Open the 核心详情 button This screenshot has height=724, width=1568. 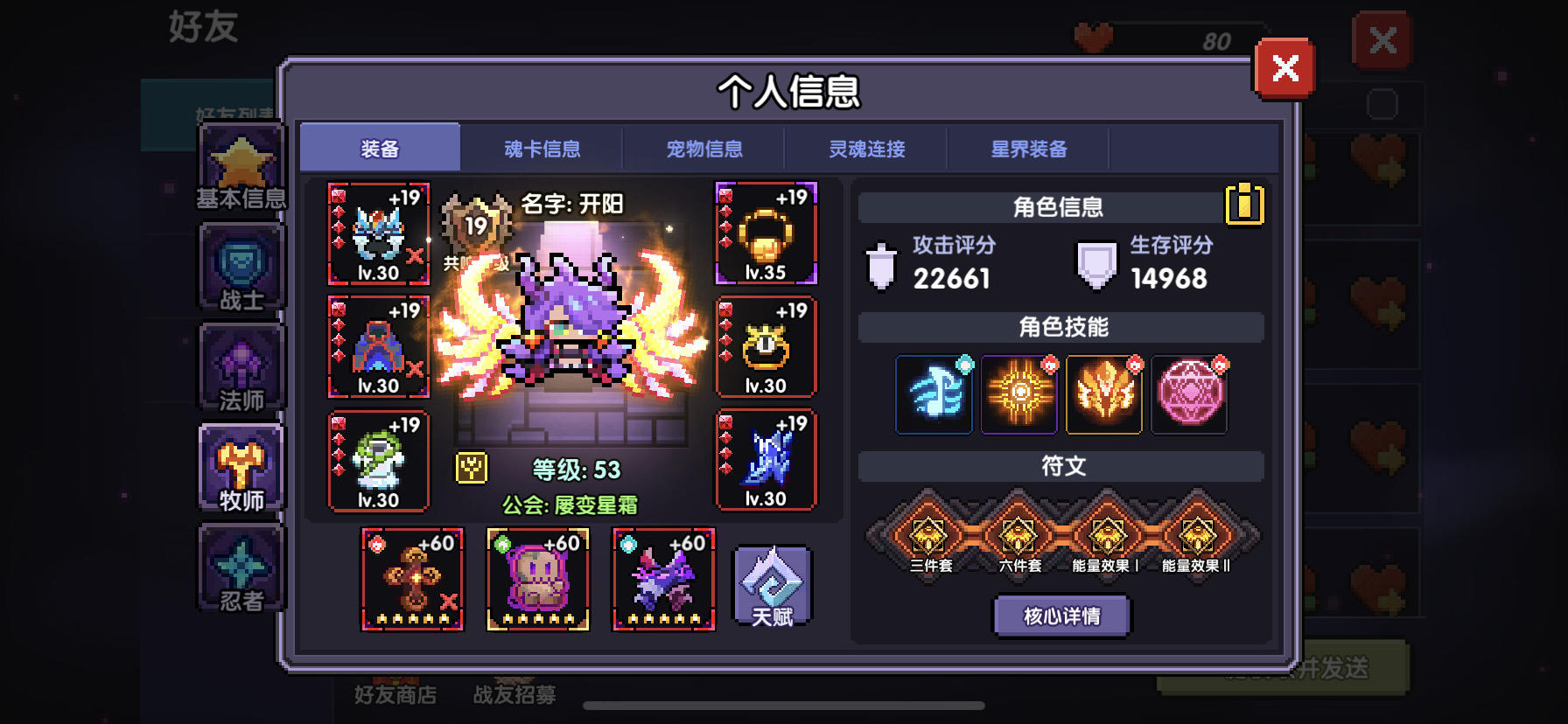(1060, 616)
